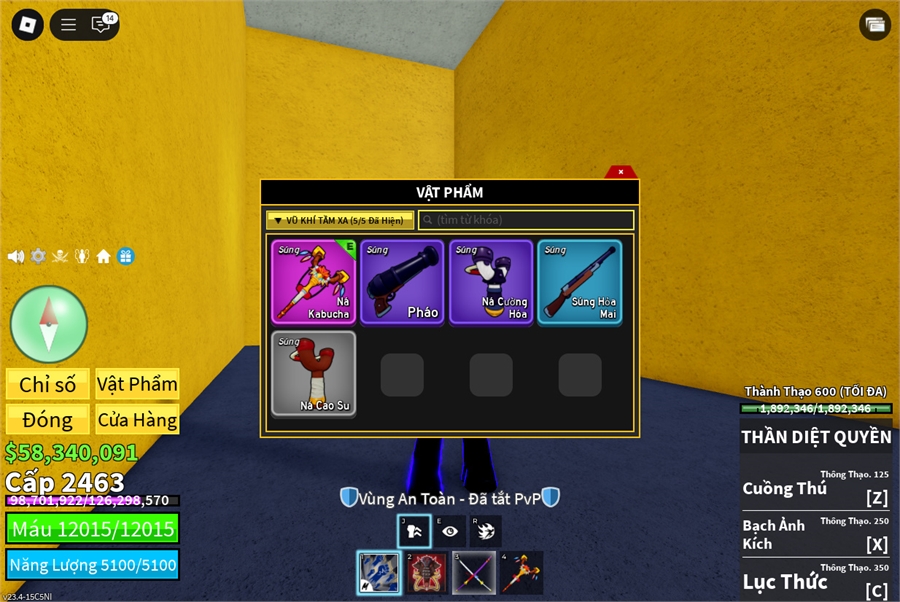Image resolution: width=900 pixels, height=602 pixels.
Task: Open the Roblox menu logo button
Action: tap(28, 25)
